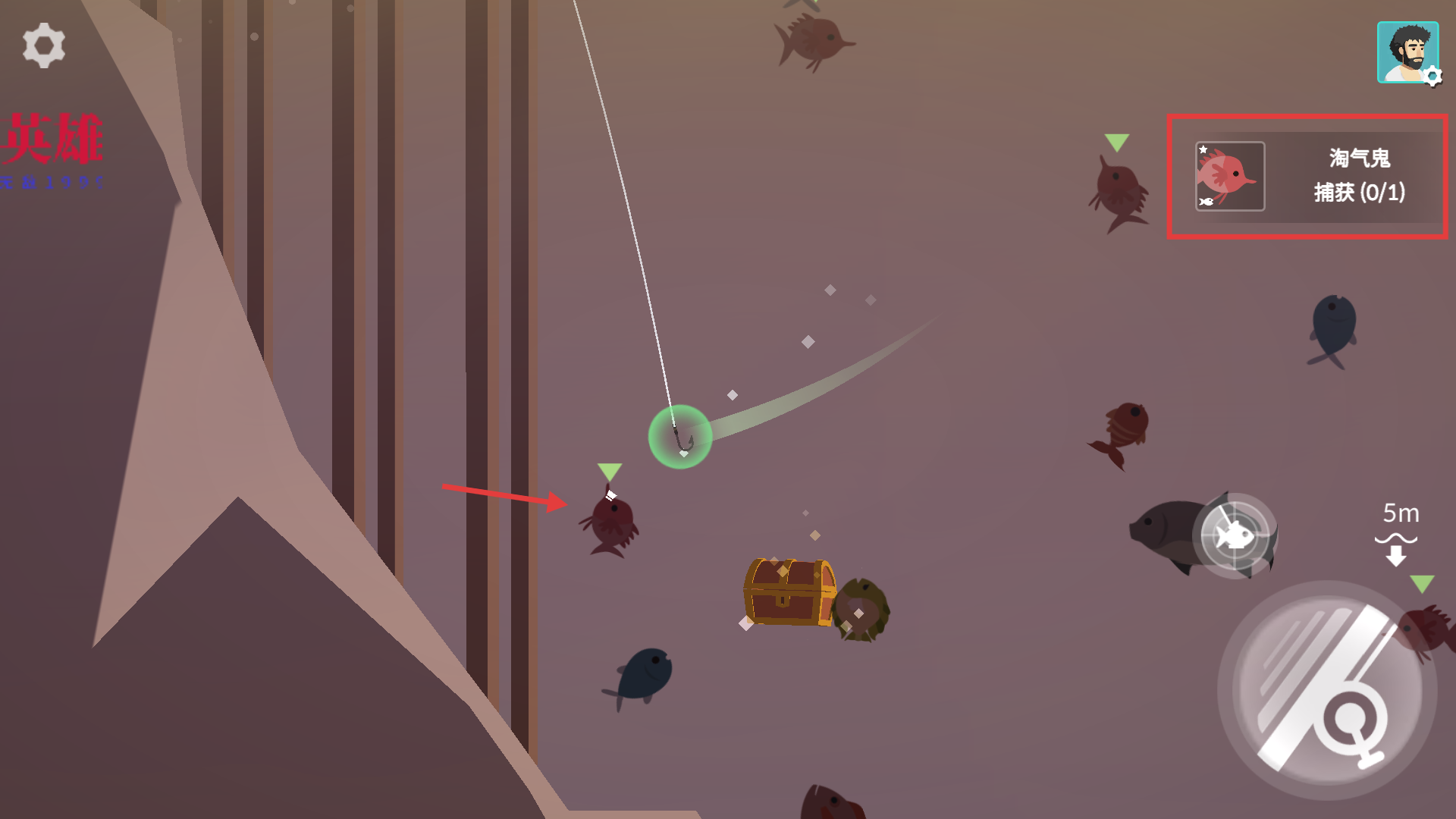
Task: Tap the fish radar target button
Action: pyautogui.click(x=1235, y=535)
